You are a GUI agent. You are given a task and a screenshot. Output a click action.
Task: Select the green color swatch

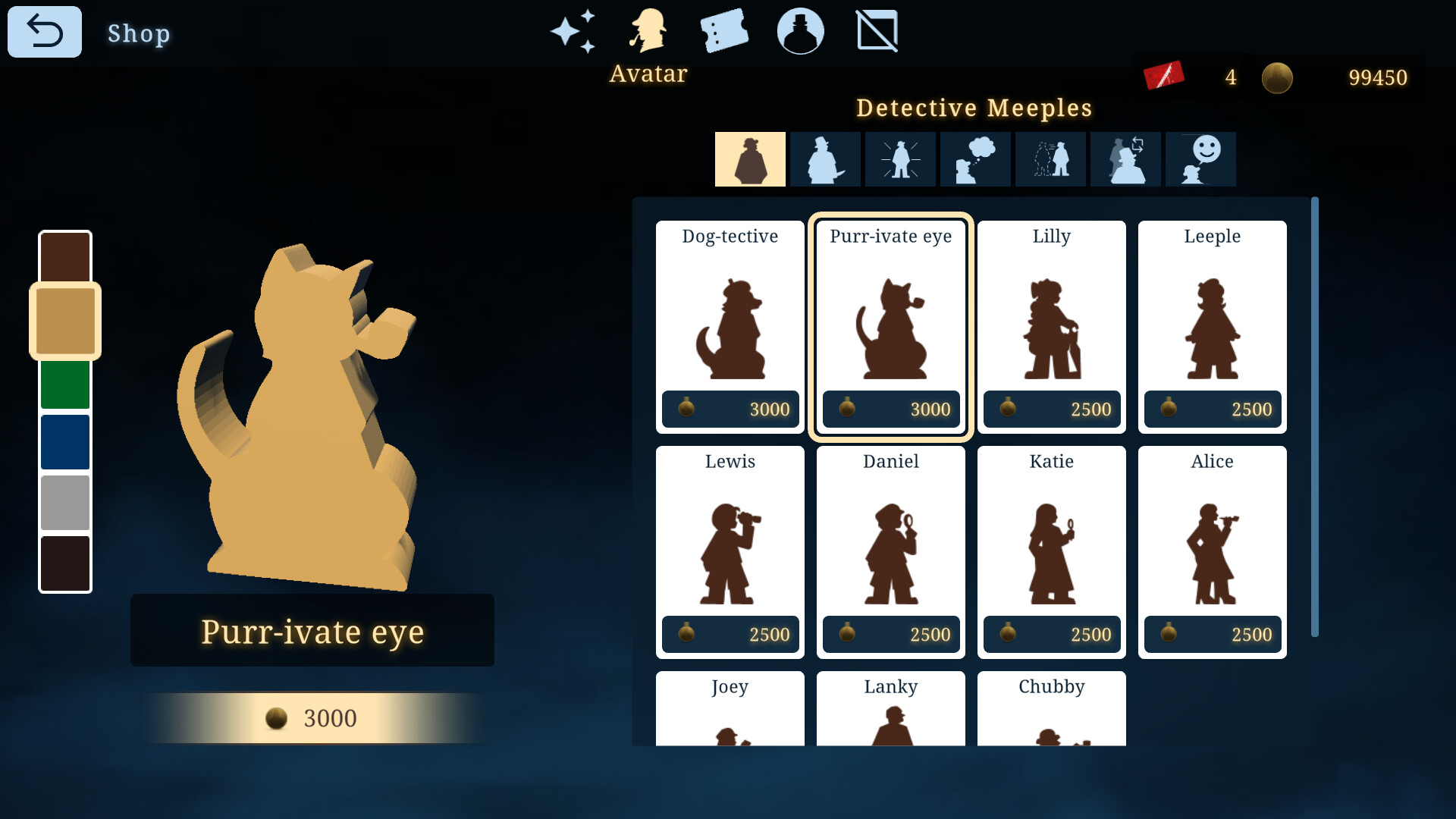coord(64,381)
